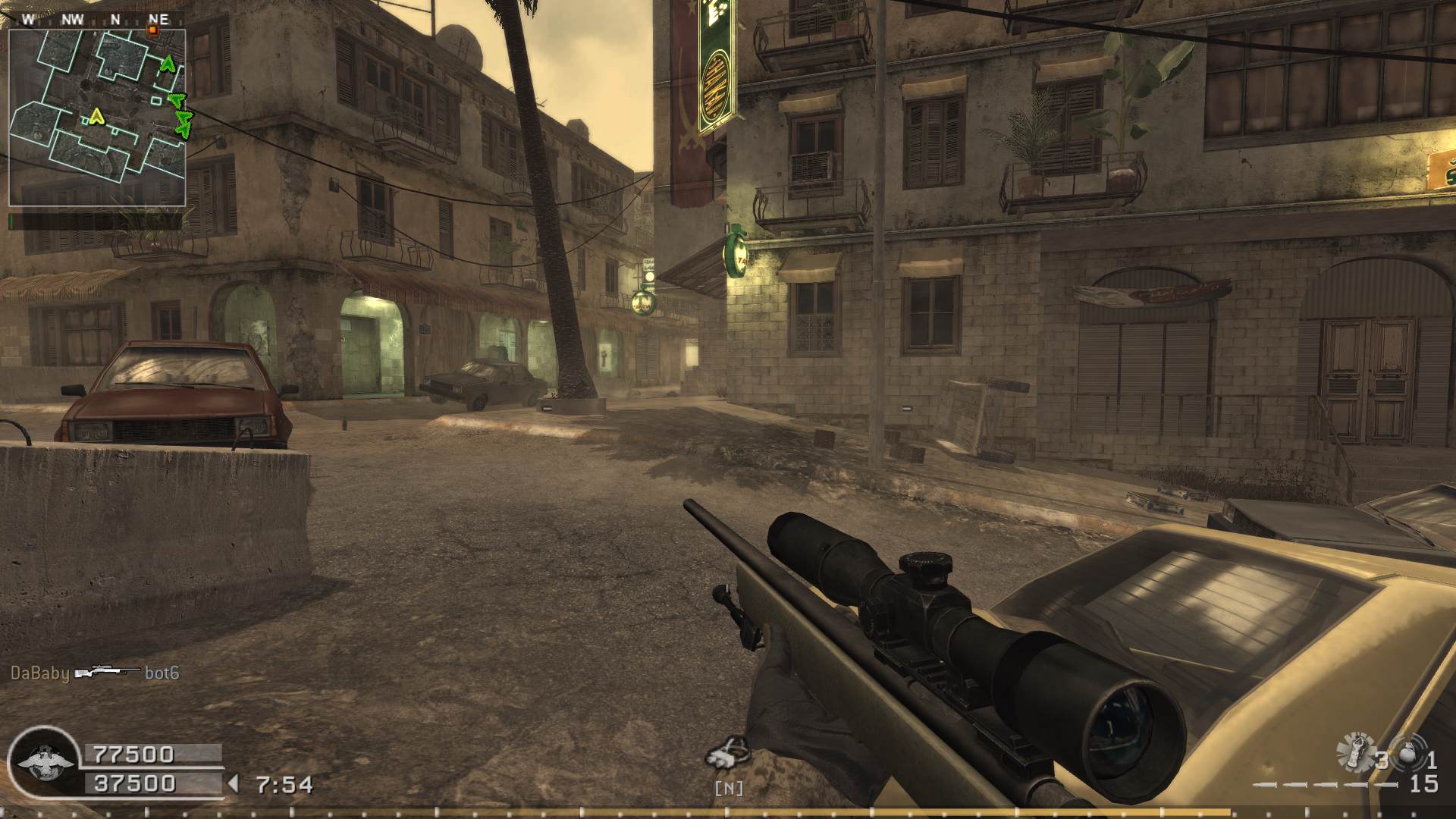Click the night vision goggles icon

pyautogui.click(x=727, y=753)
